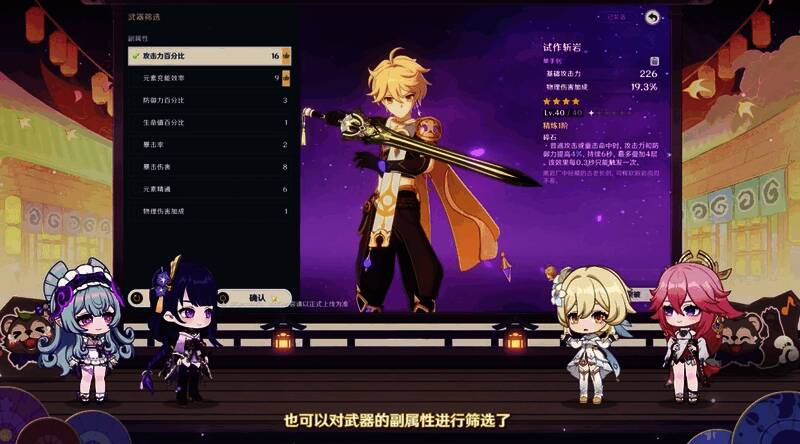Click the round reset button beside 确认
This screenshot has width=800, height=444.
click(x=136, y=297)
